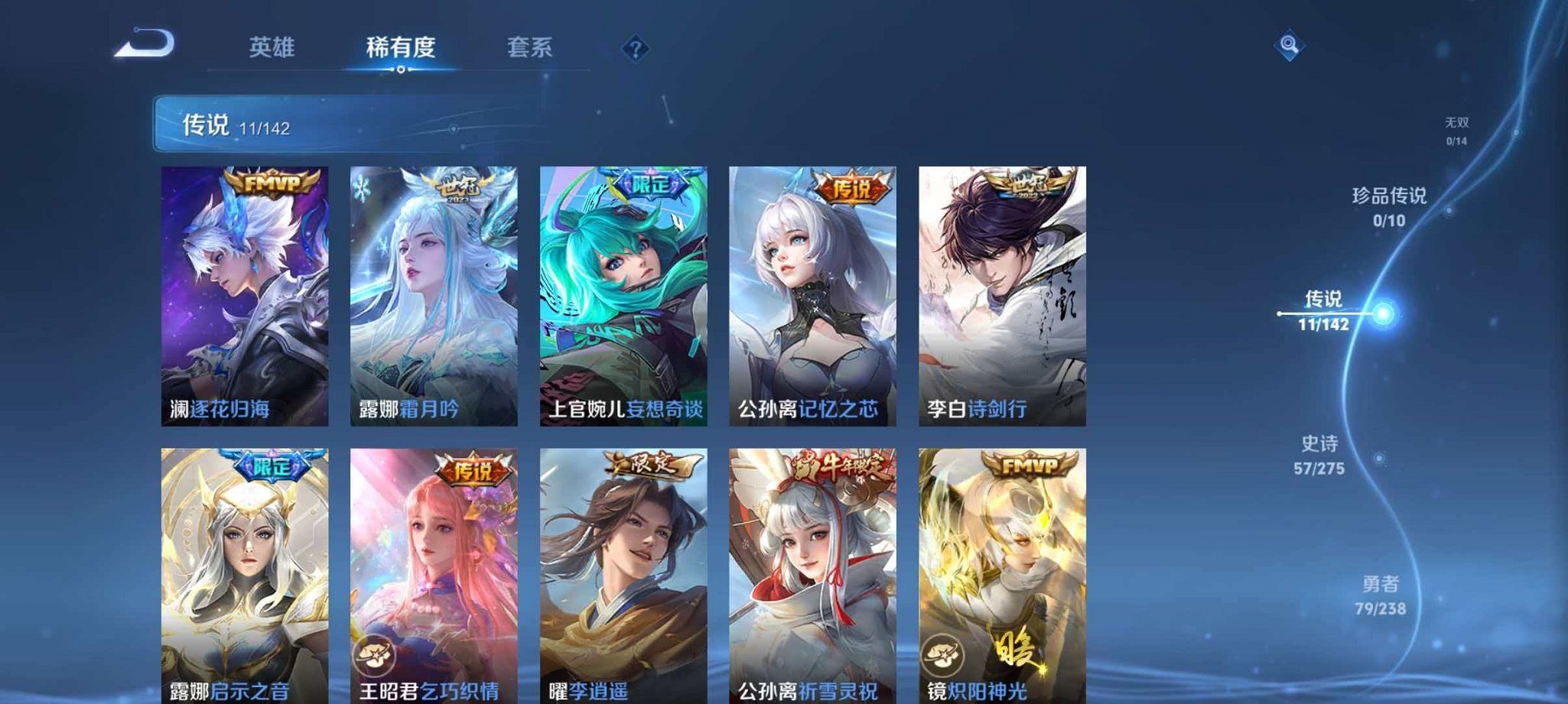Click the 世冠2022 badge on 露娜霜月吟 skin
1568x704 pixels.
(459, 186)
